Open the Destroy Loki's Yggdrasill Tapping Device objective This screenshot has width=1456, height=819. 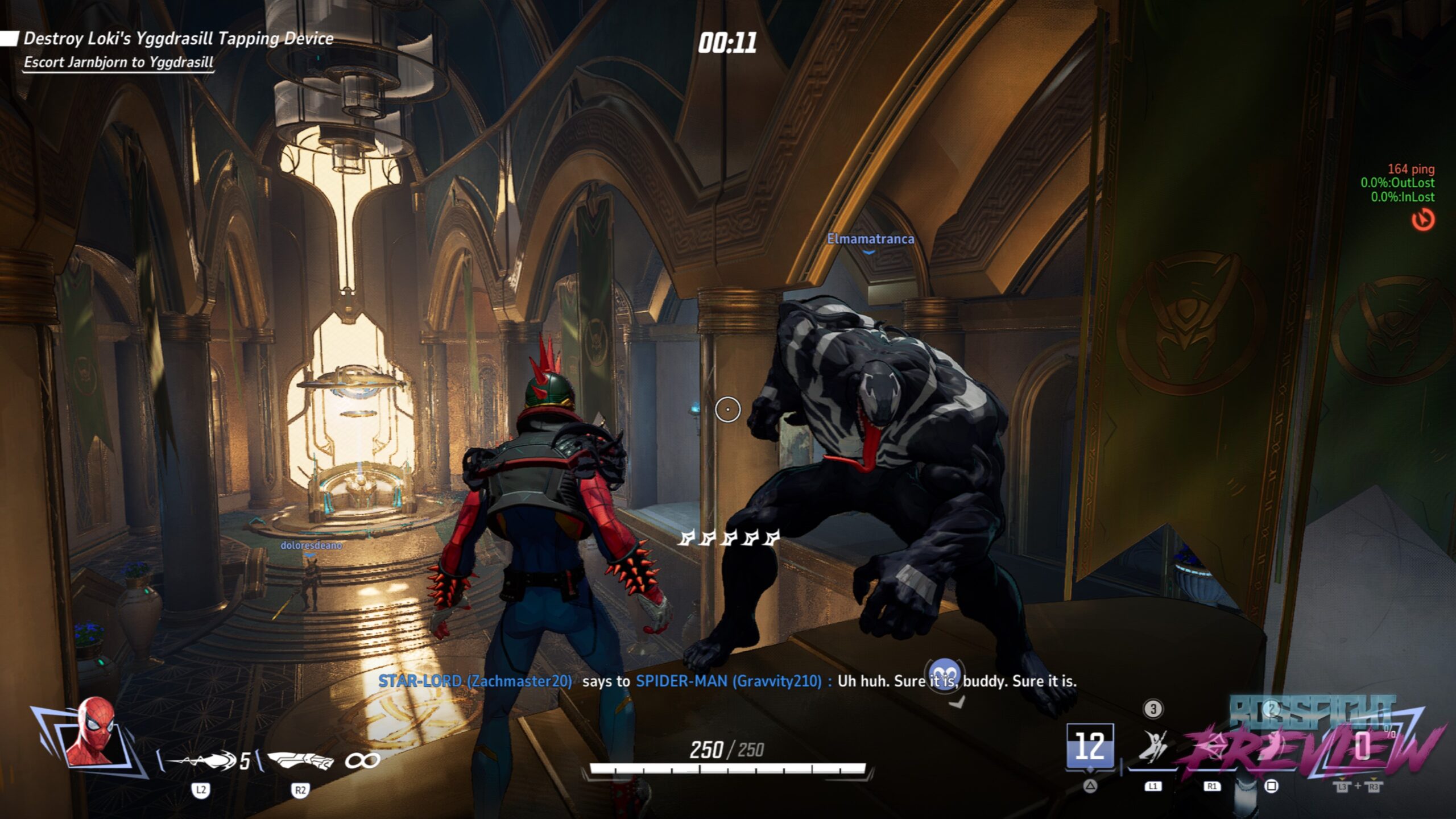tap(178, 39)
